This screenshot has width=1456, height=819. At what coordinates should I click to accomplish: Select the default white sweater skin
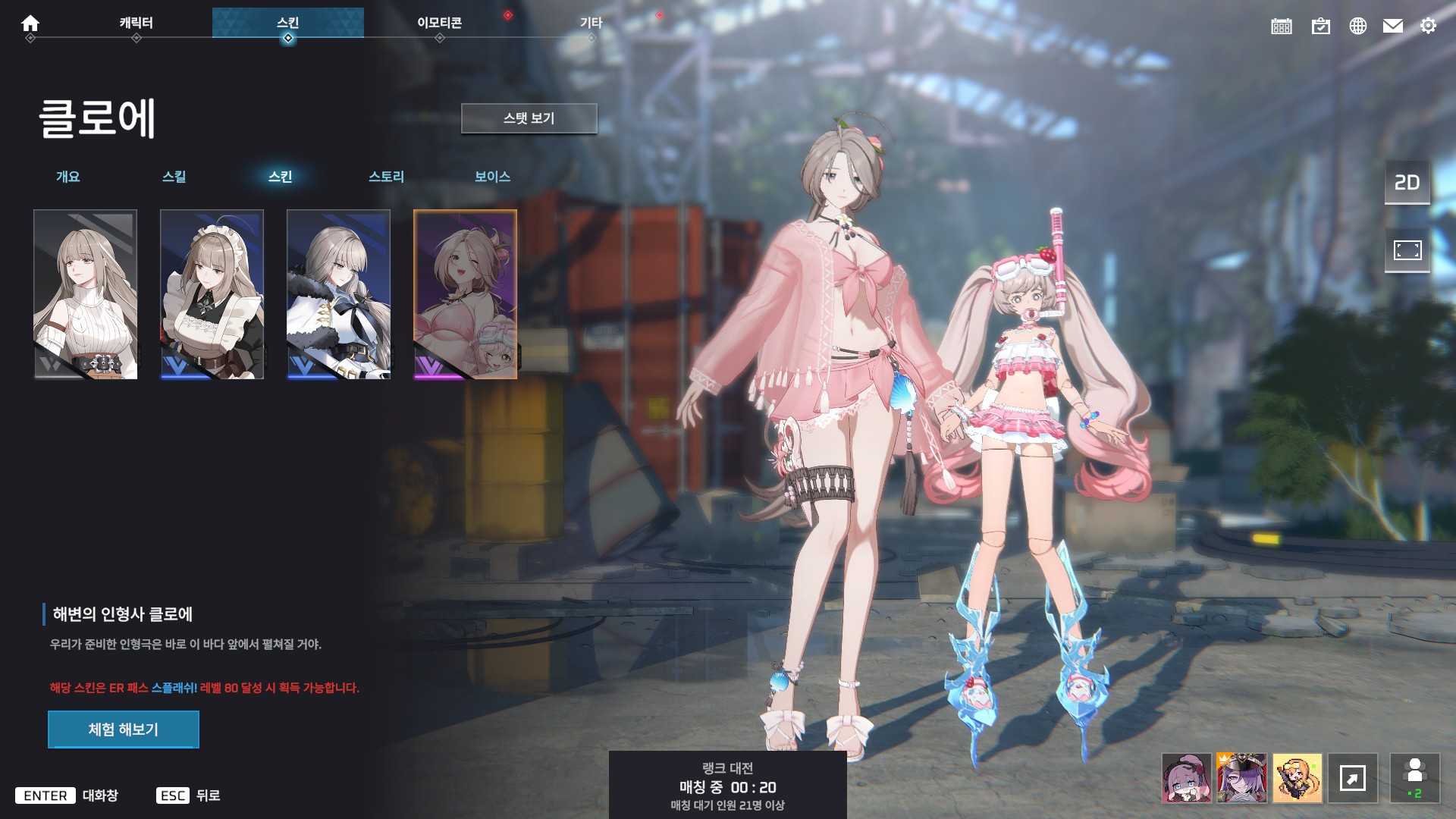click(x=86, y=294)
